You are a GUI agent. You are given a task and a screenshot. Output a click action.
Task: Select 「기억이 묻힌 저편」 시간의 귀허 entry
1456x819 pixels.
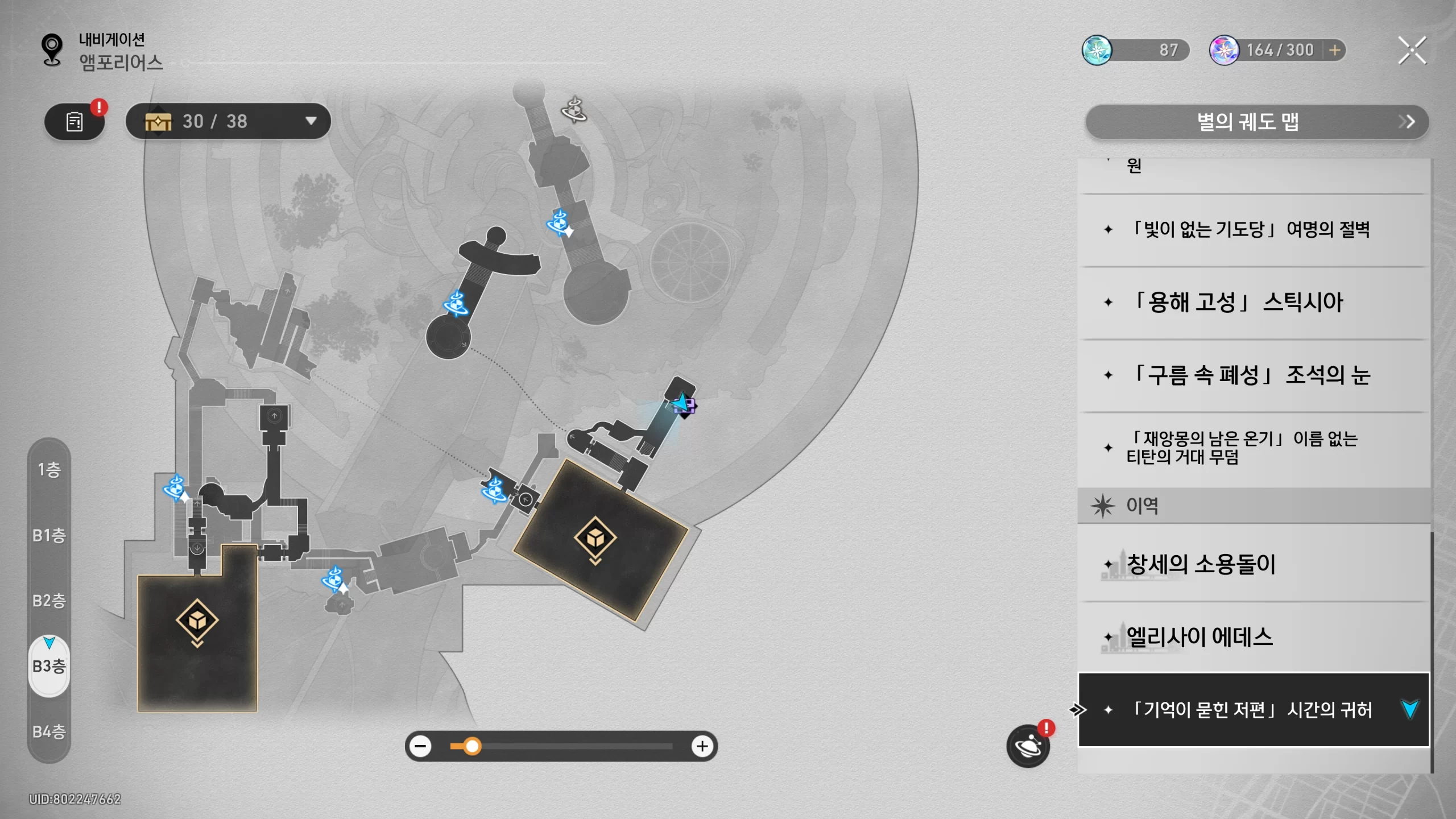point(1251,710)
